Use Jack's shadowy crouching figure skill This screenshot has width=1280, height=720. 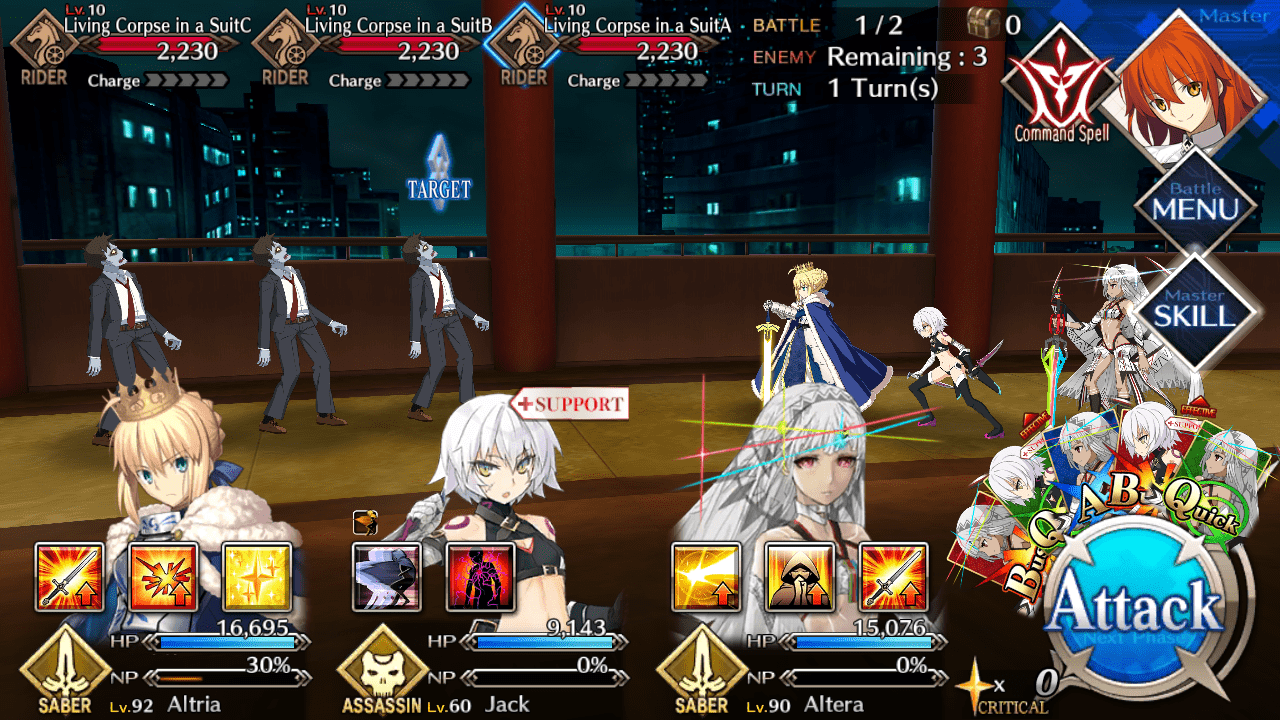coord(387,577)
